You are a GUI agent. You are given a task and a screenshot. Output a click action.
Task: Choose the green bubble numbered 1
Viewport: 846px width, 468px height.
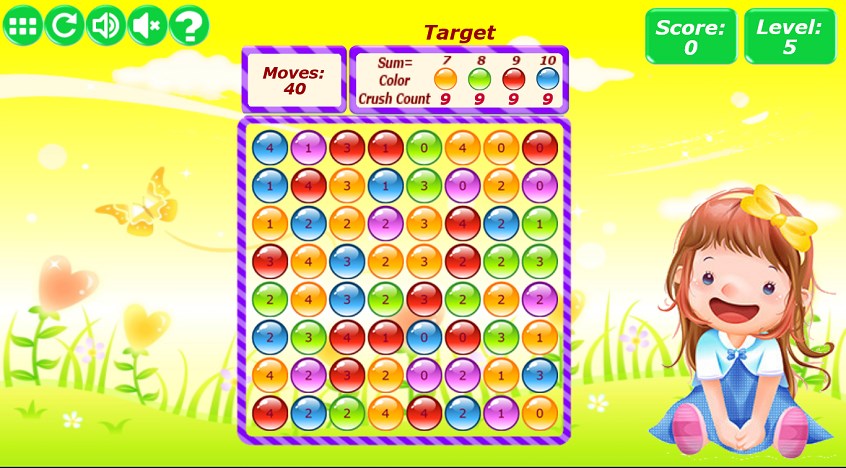pyautogui.click(x=540, y=223)
